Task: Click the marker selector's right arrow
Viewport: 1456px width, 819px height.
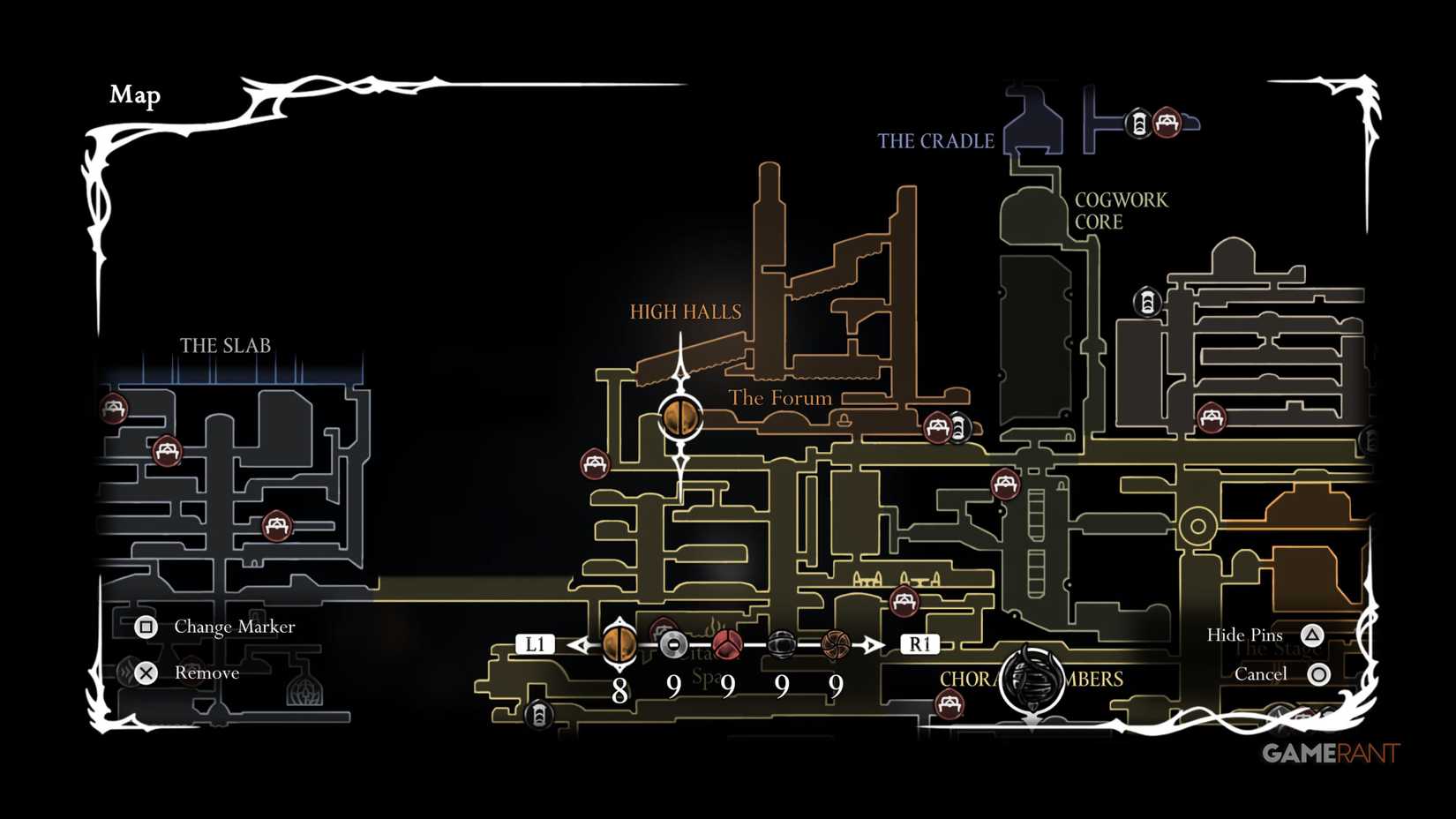Action: tap(874, 645)
